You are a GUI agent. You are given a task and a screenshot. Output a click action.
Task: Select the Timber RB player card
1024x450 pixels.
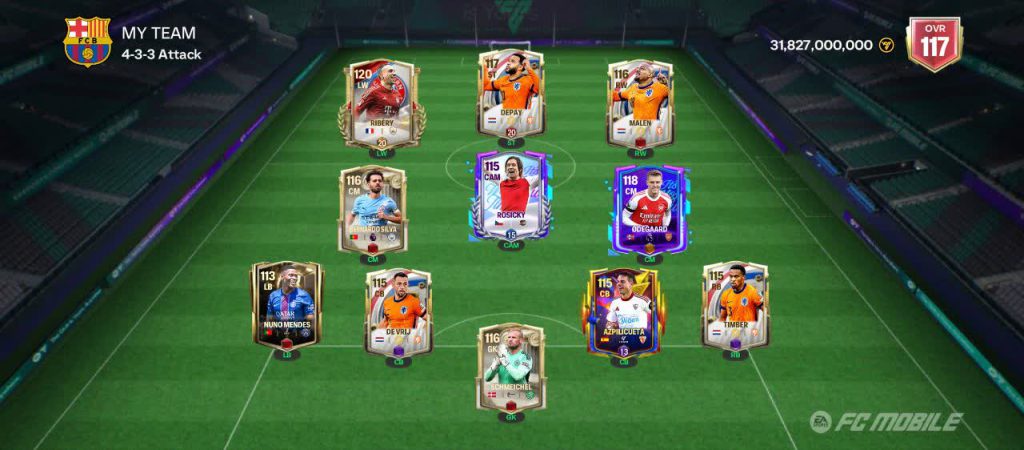(735, 304)
